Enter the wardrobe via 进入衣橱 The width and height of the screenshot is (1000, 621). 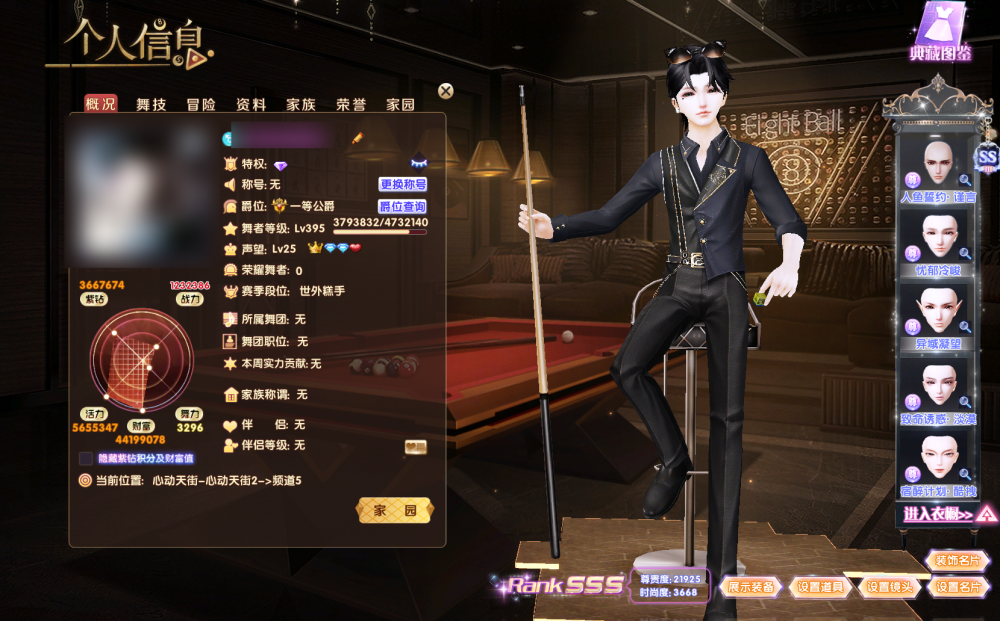pyautogui.click(x=938, y=514)
